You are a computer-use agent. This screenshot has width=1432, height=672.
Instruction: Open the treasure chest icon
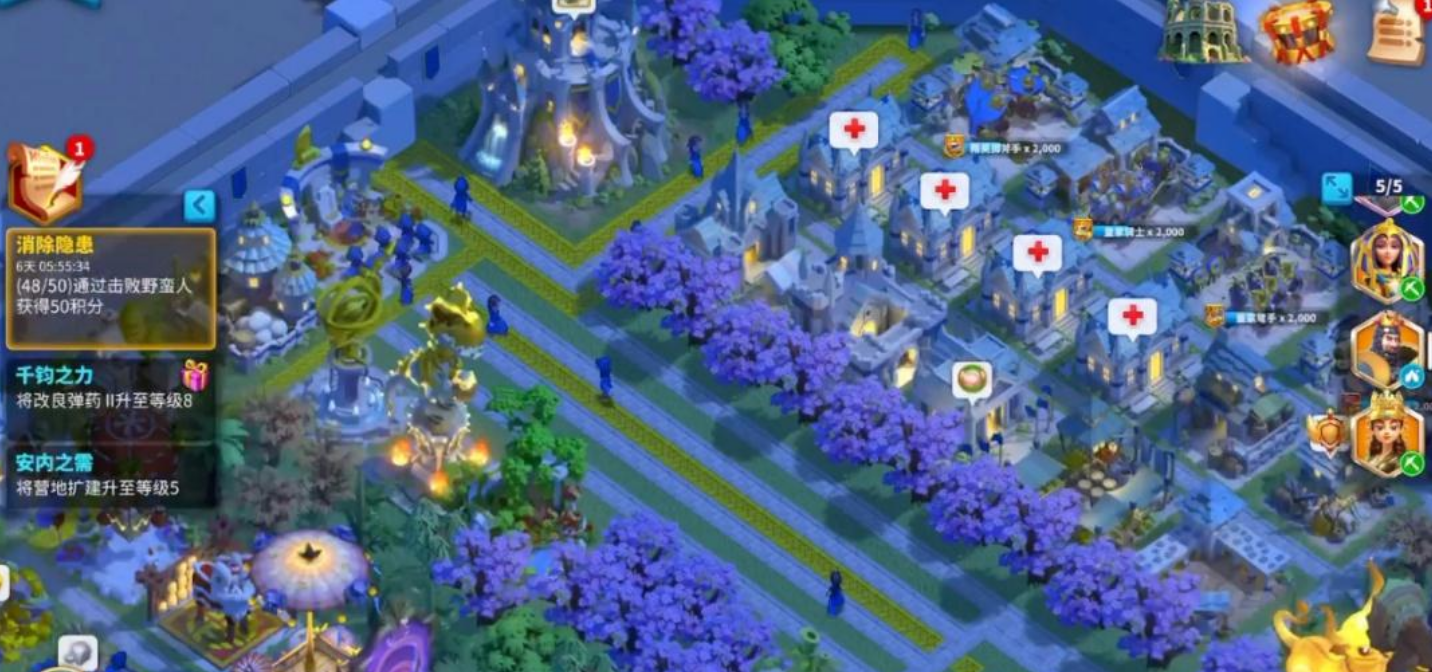click(1295, 32)
